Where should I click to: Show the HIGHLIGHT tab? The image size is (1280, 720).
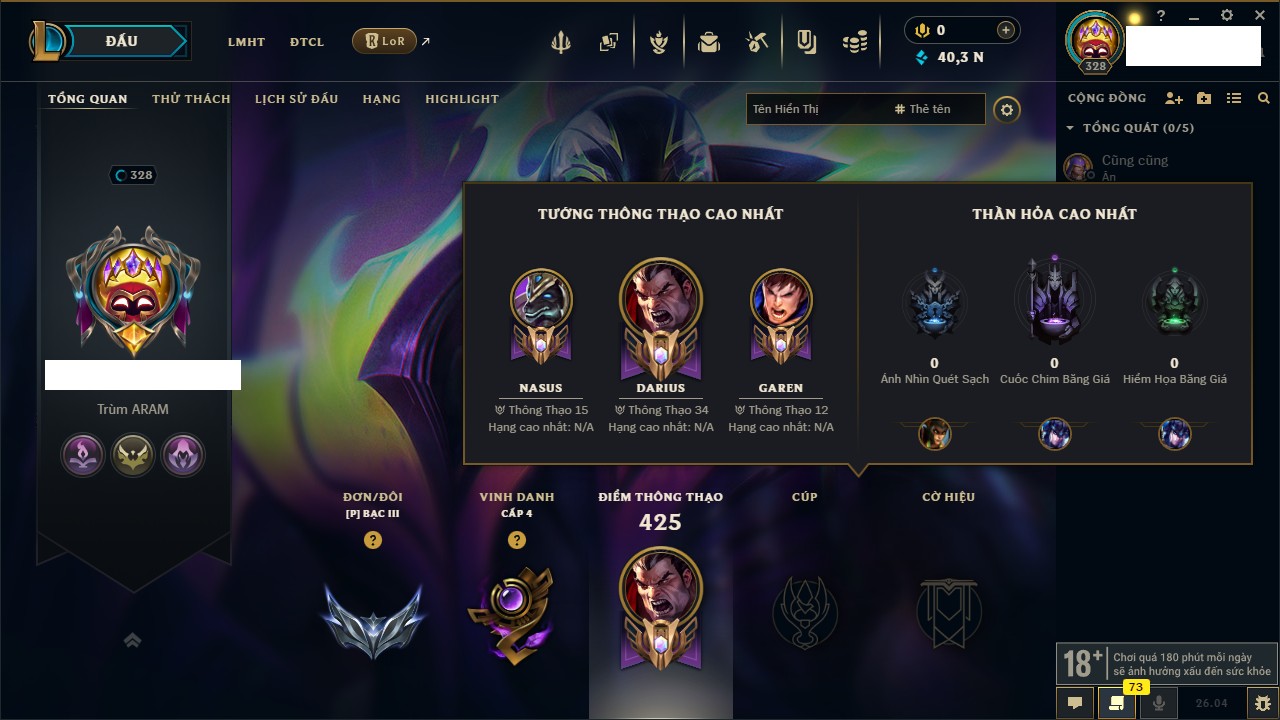[x=462, y=99]
